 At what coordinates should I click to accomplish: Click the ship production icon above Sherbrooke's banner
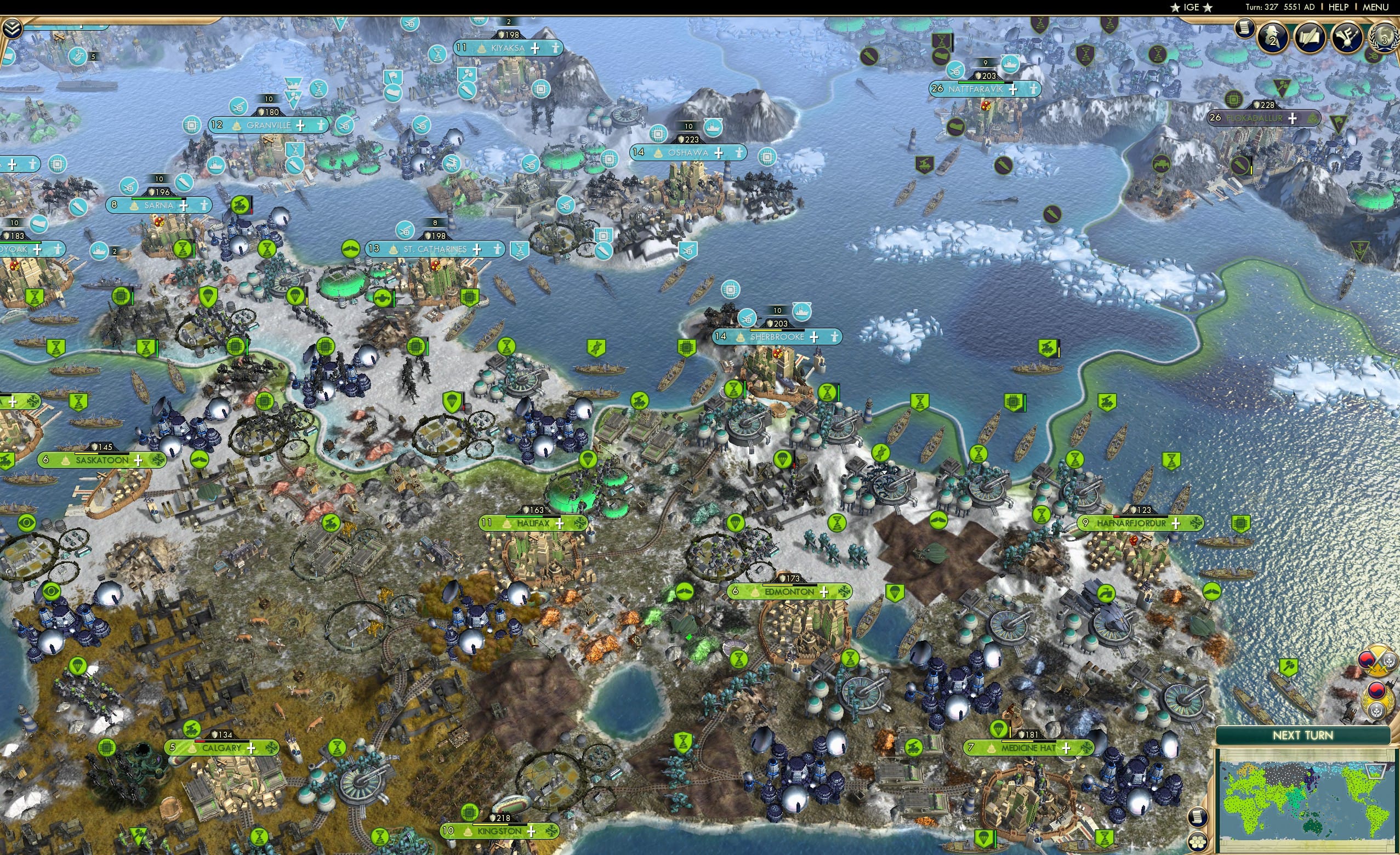803,313
